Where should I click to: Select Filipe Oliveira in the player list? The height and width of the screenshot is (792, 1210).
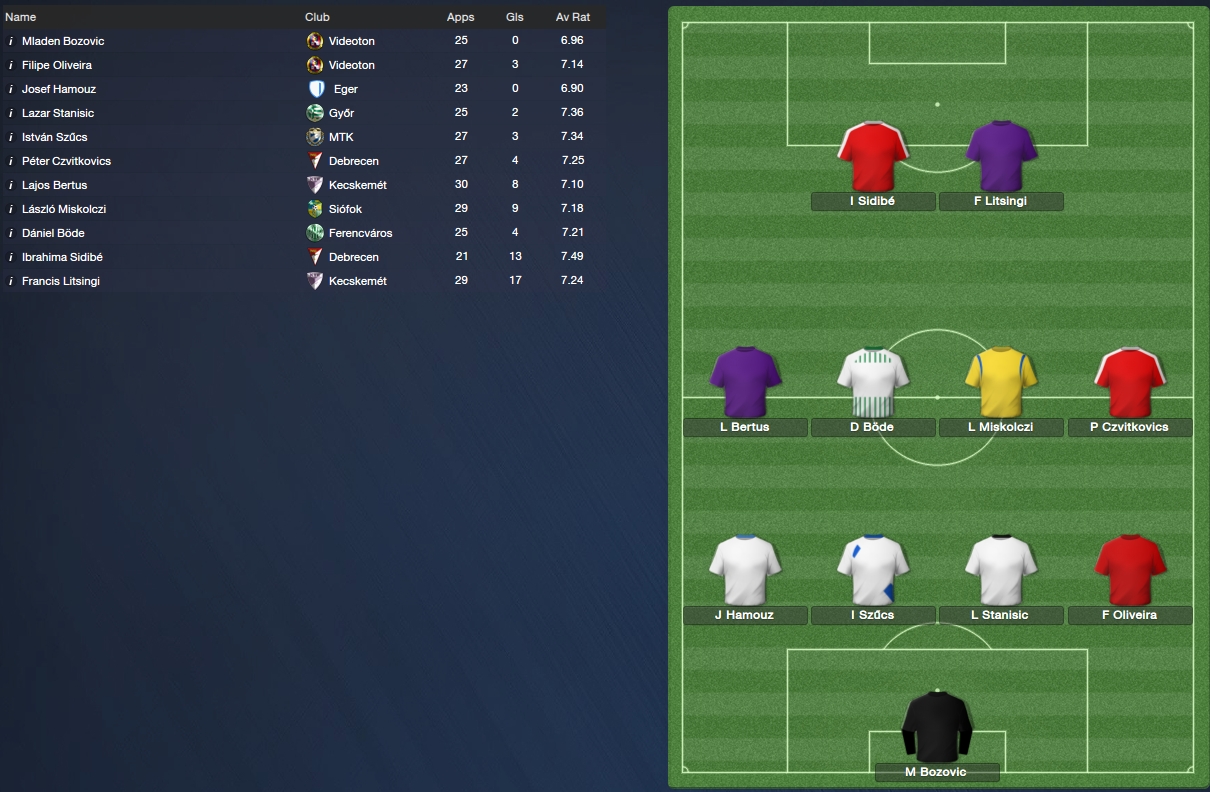[x=57, y=65]
